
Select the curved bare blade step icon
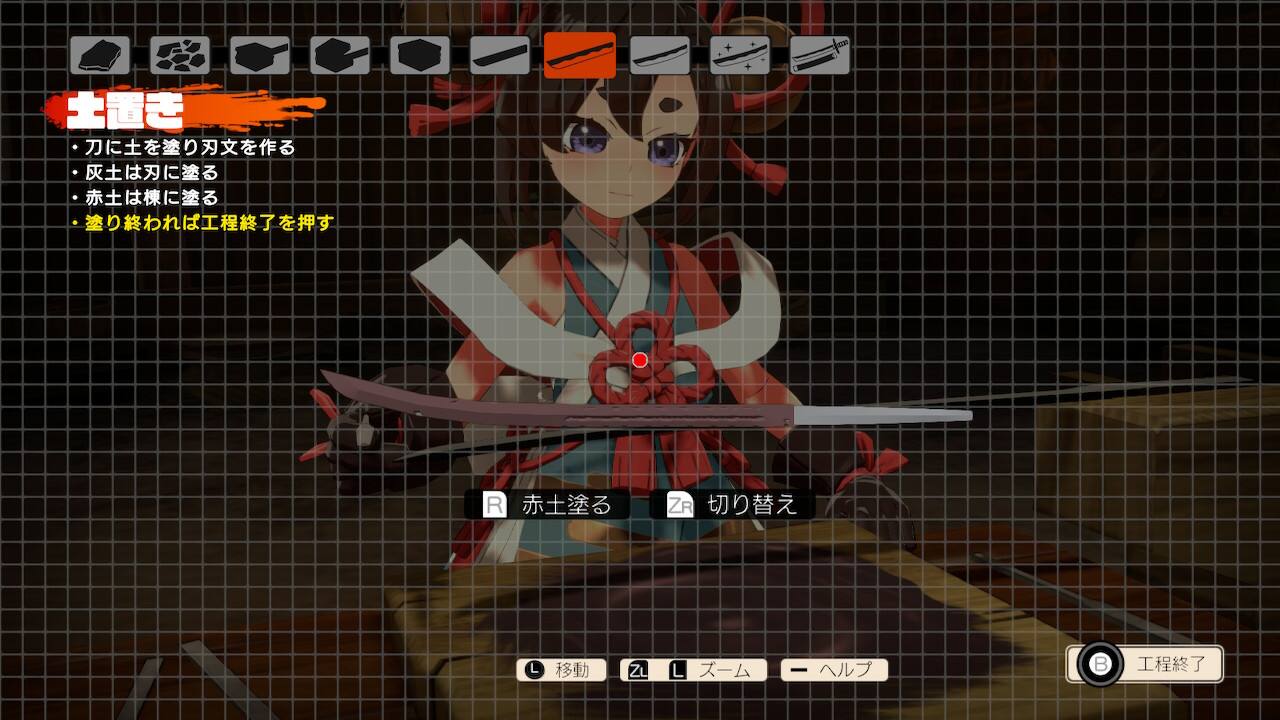click(x=660, y=55)
